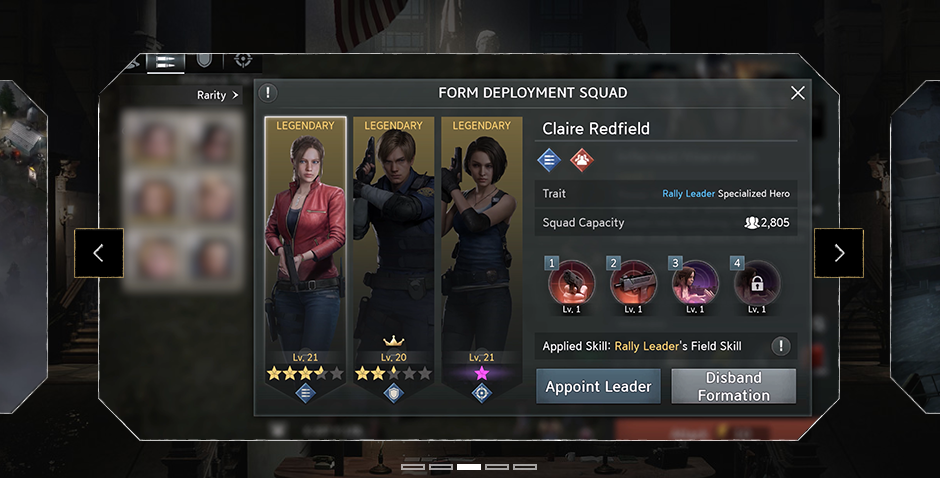Open squad info icon beside the window title
The image size is (940, 478).
pyautogui.click(x=268, y=93)
